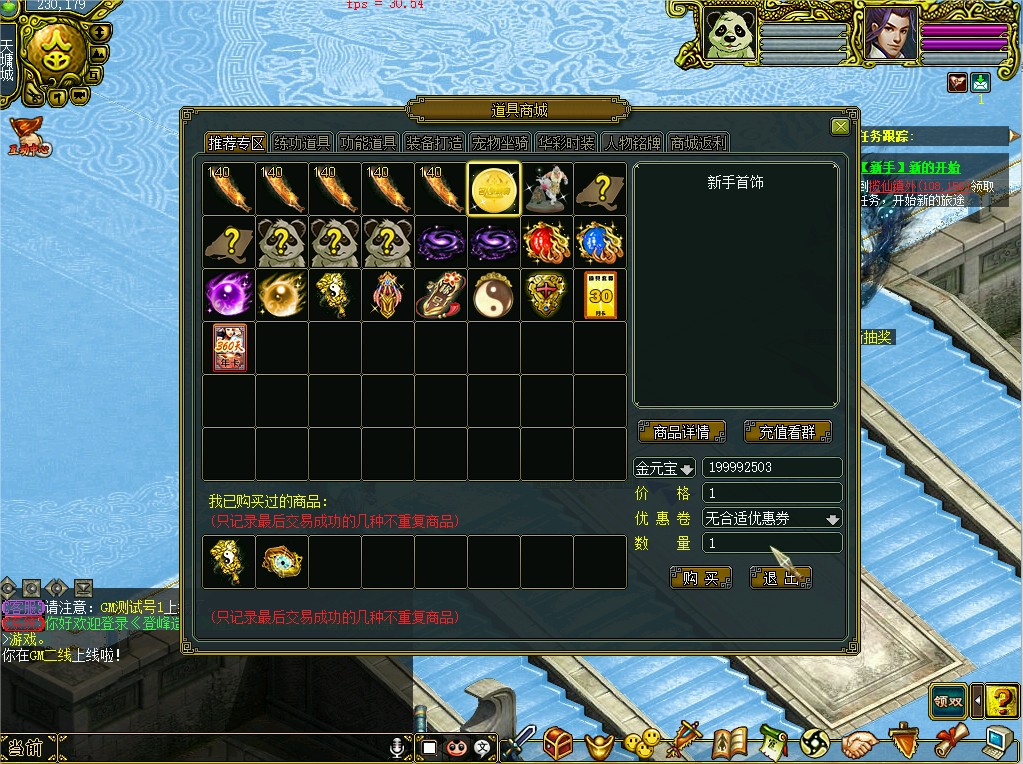This screenshot has height=764, width=1023.
Task: Select the 30 yellow card item
Action: (x=600, y=295)
